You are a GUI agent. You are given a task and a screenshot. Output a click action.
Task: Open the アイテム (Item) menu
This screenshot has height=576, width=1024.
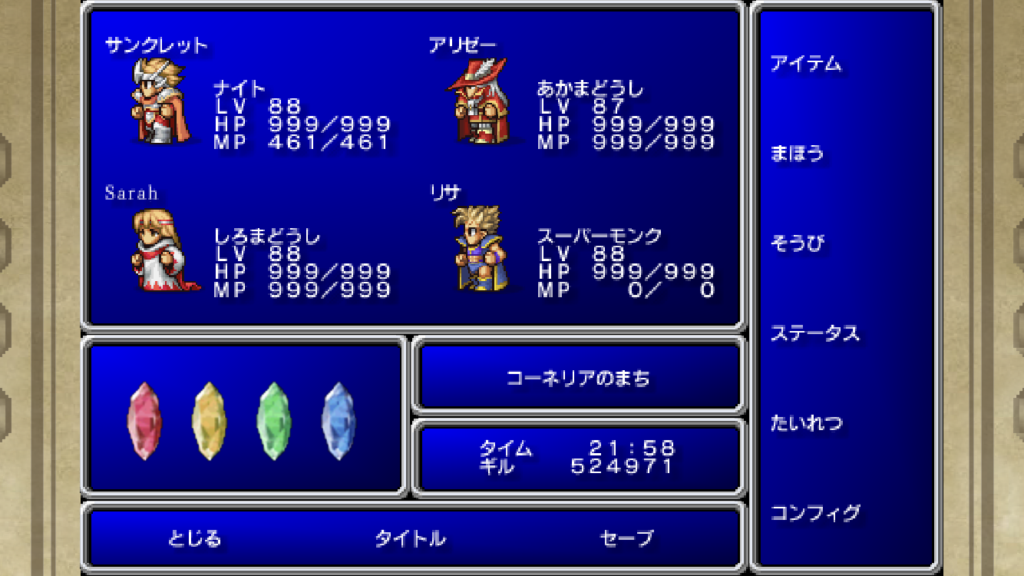805,64
